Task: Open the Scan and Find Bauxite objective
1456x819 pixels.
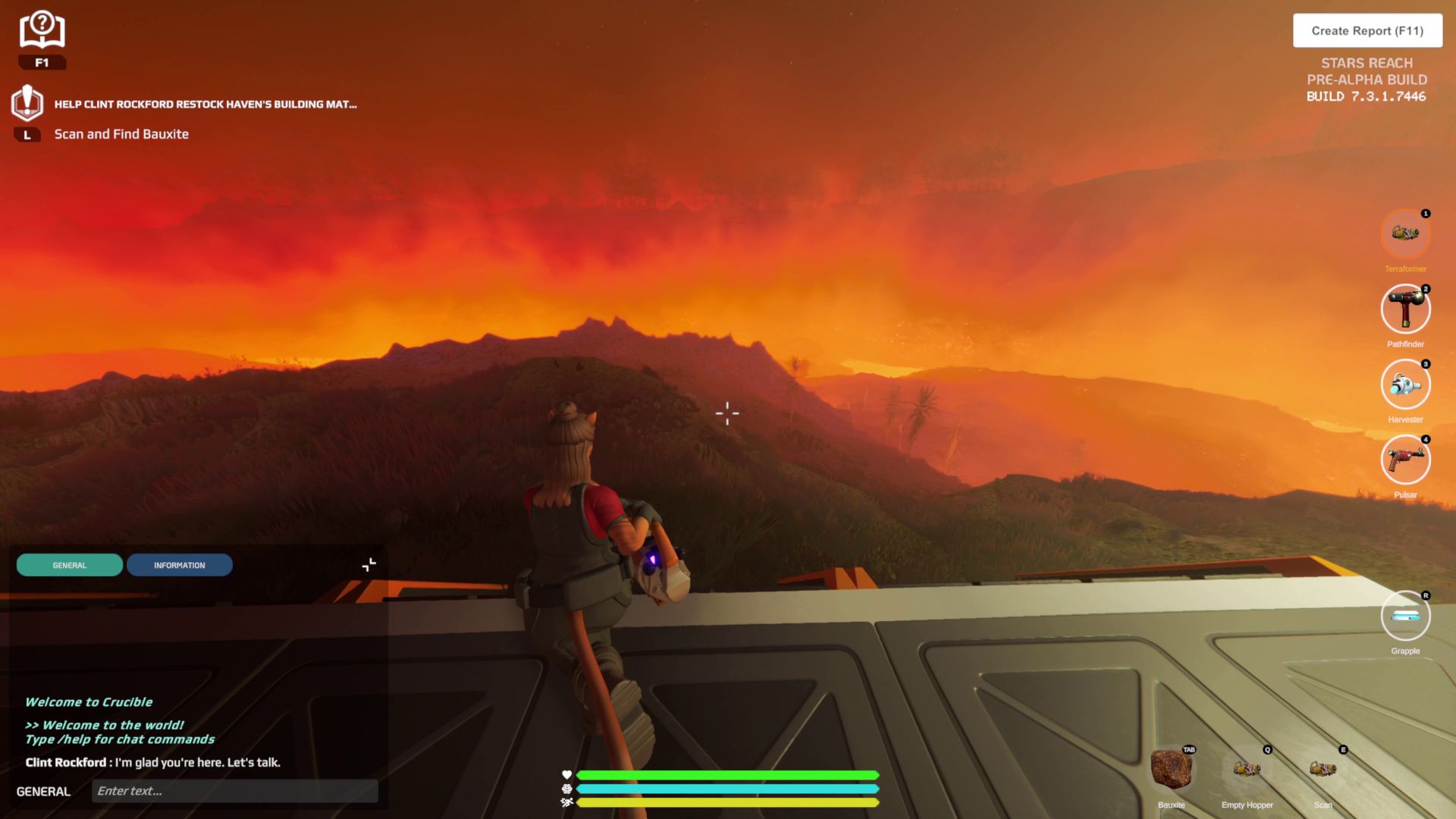Action: [121, 134]
